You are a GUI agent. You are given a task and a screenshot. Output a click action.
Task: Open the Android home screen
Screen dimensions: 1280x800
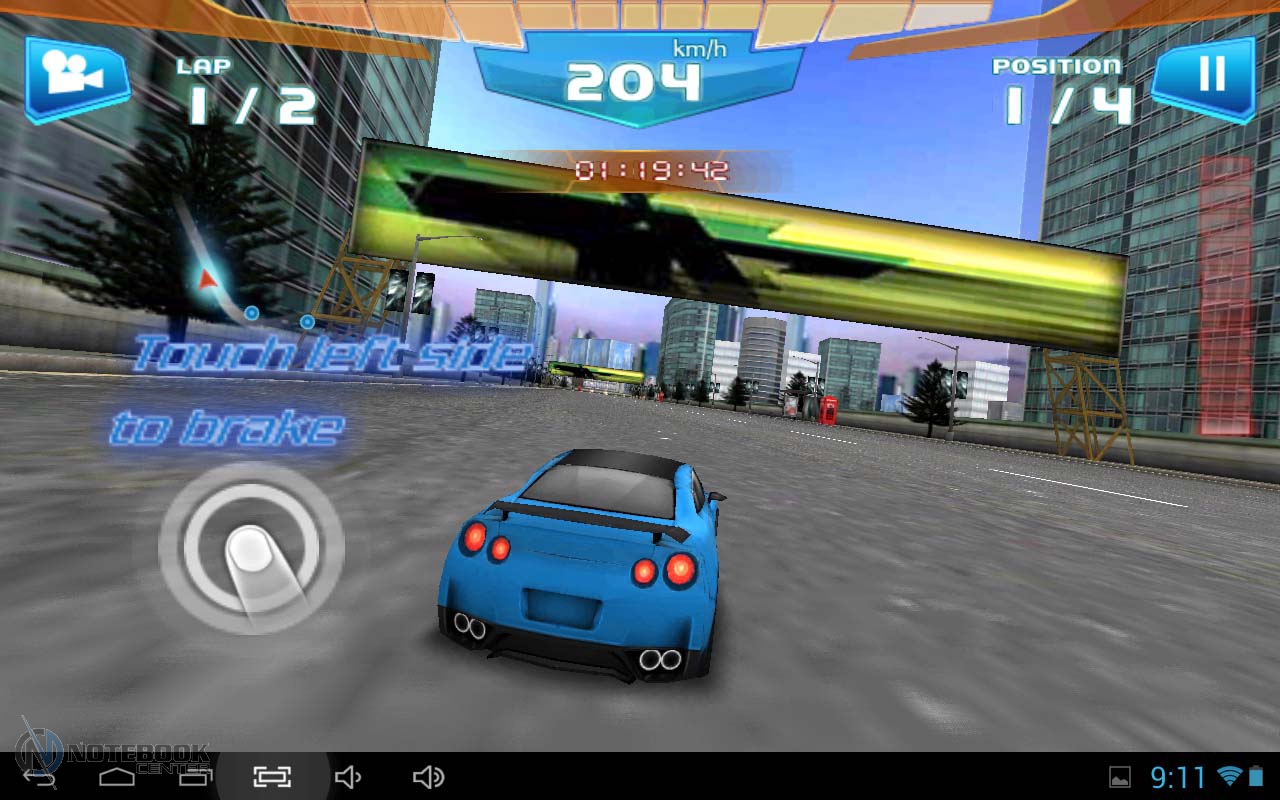[117, 777]
